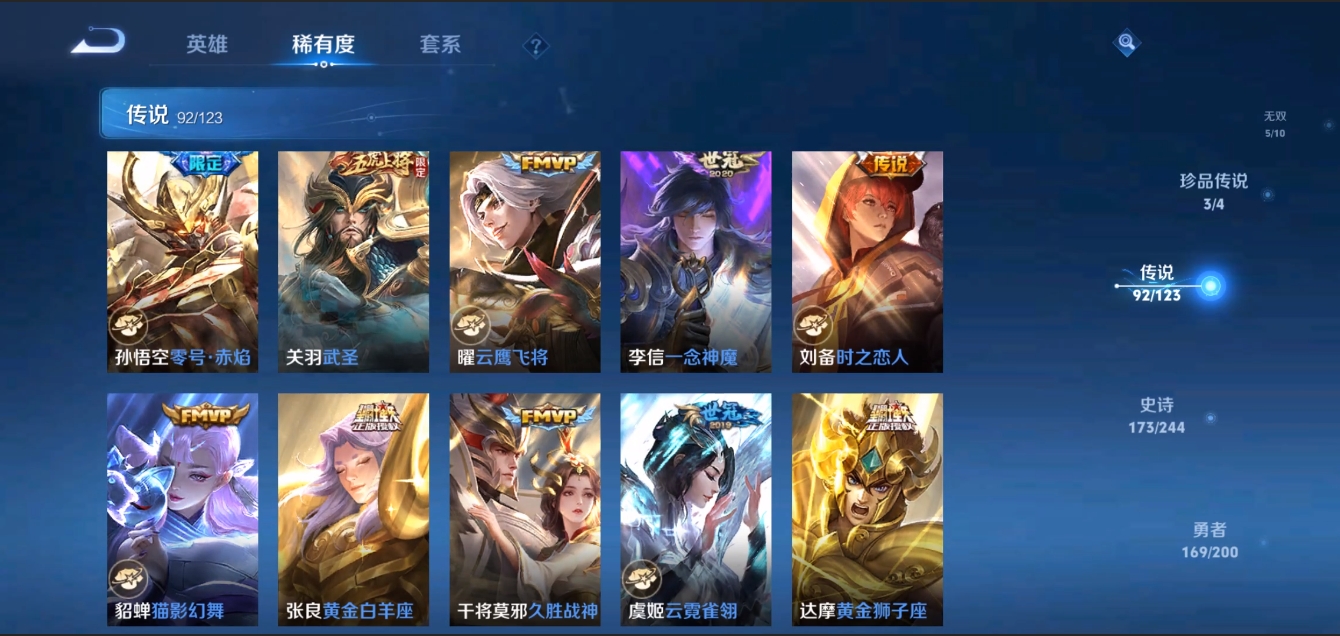Select the 稀有度 tab

323,45
